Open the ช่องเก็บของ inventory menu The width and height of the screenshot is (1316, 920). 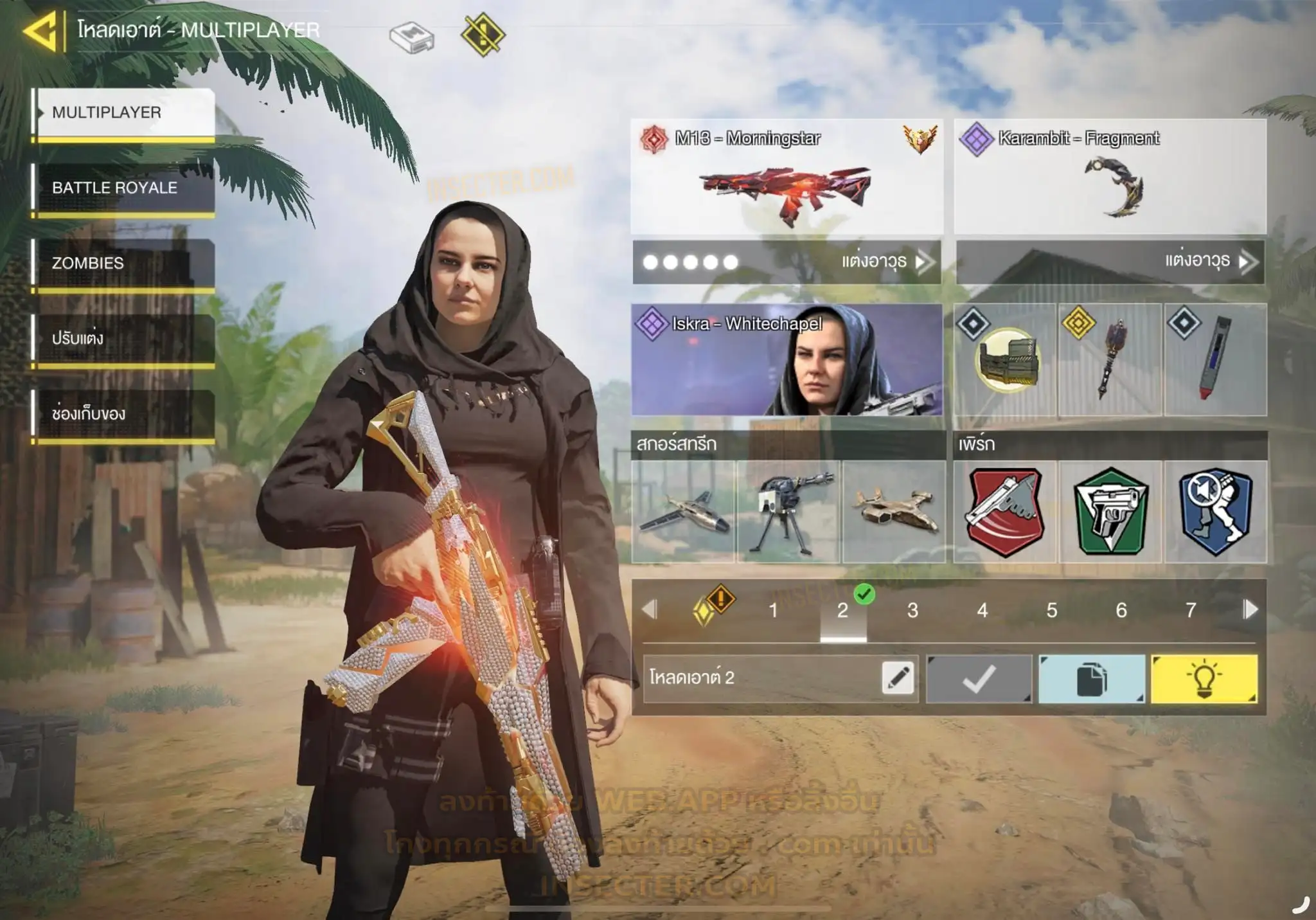tap(123, 413)
